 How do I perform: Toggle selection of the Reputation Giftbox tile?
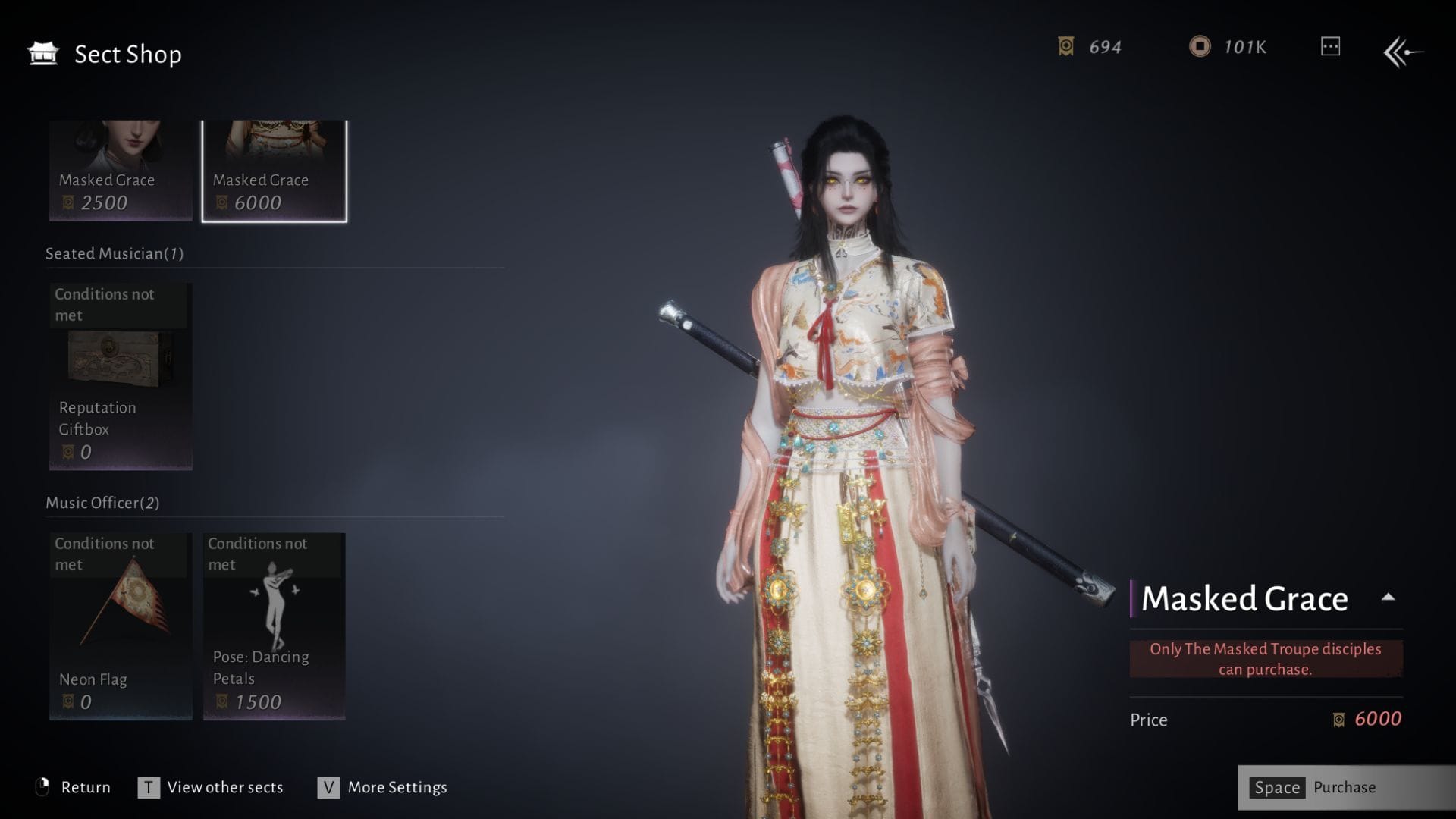coord(119,377)
